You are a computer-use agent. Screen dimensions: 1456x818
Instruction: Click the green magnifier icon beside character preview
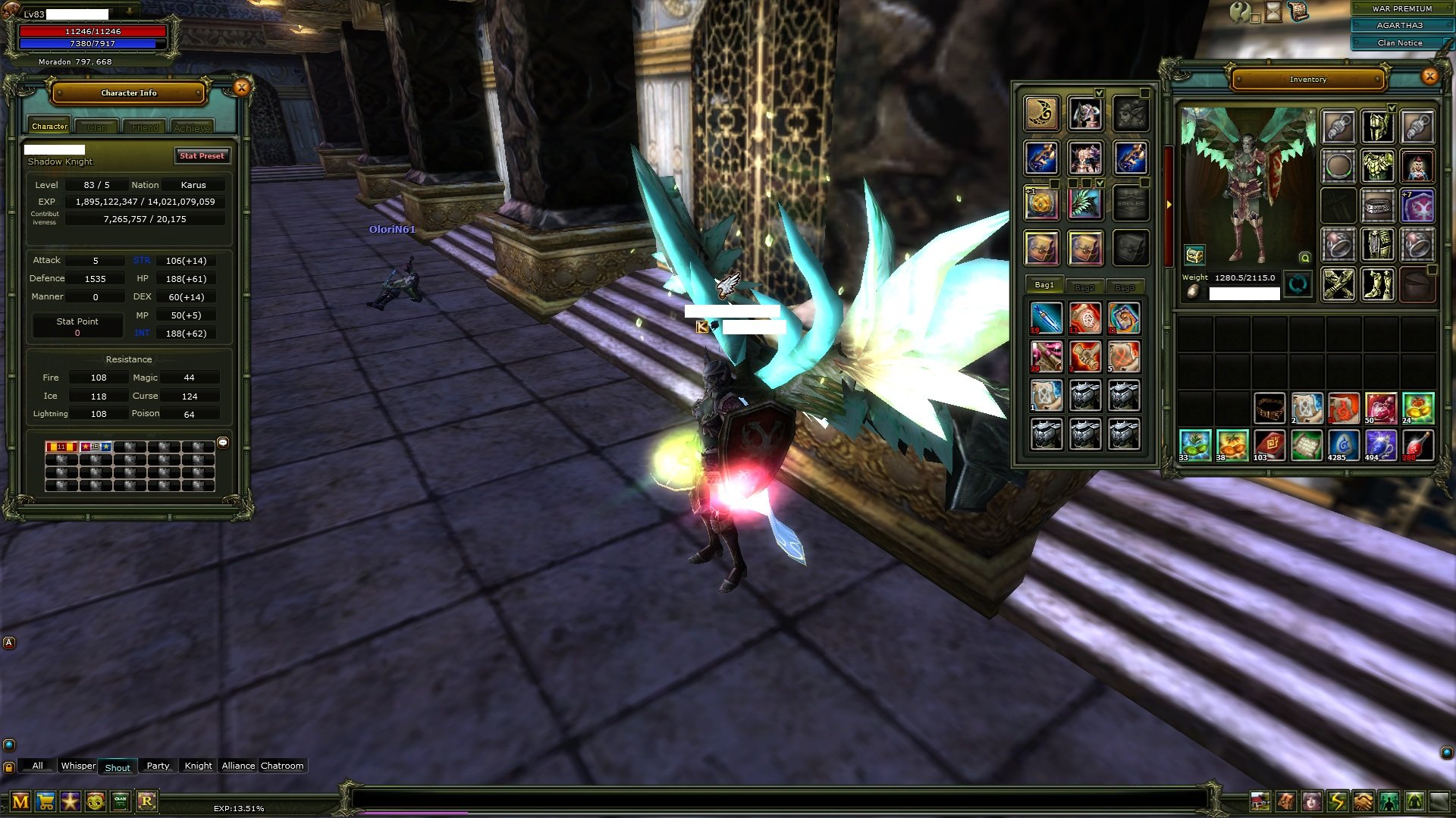pyautogui.click(x=1305, y=259)
